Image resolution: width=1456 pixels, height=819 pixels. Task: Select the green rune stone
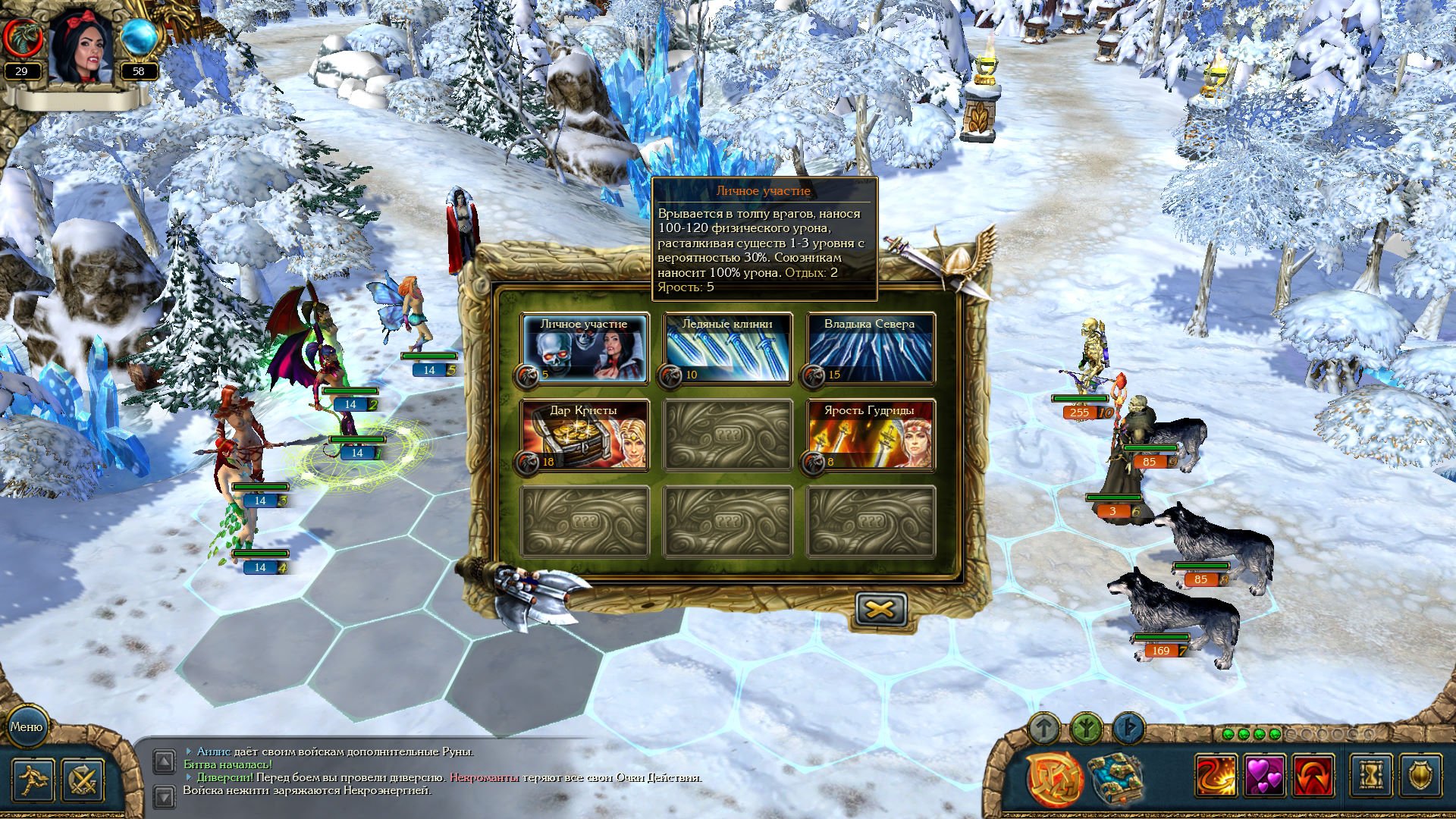(x=1087, y=730)
